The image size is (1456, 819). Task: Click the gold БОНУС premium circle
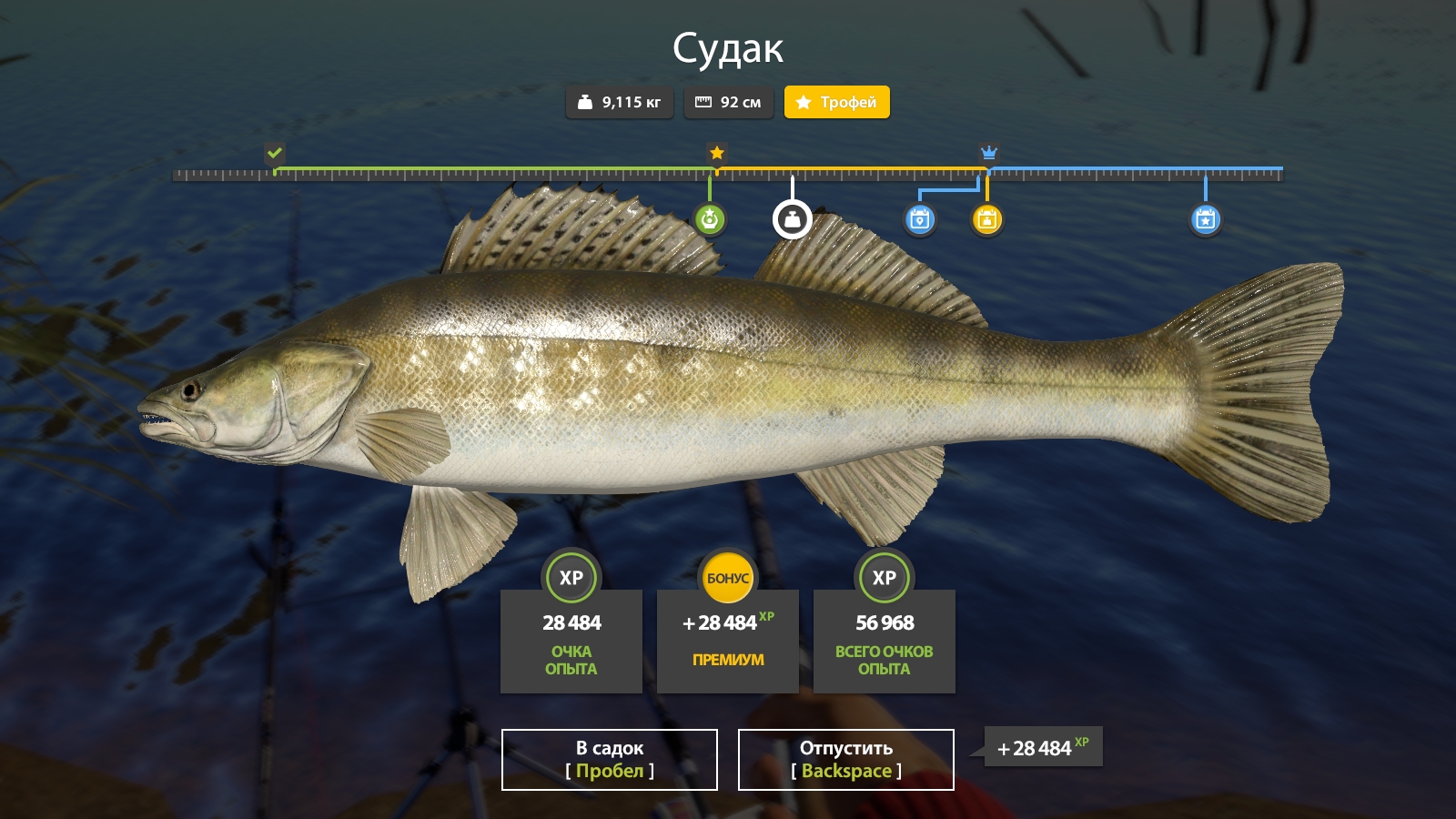point(728,578)
